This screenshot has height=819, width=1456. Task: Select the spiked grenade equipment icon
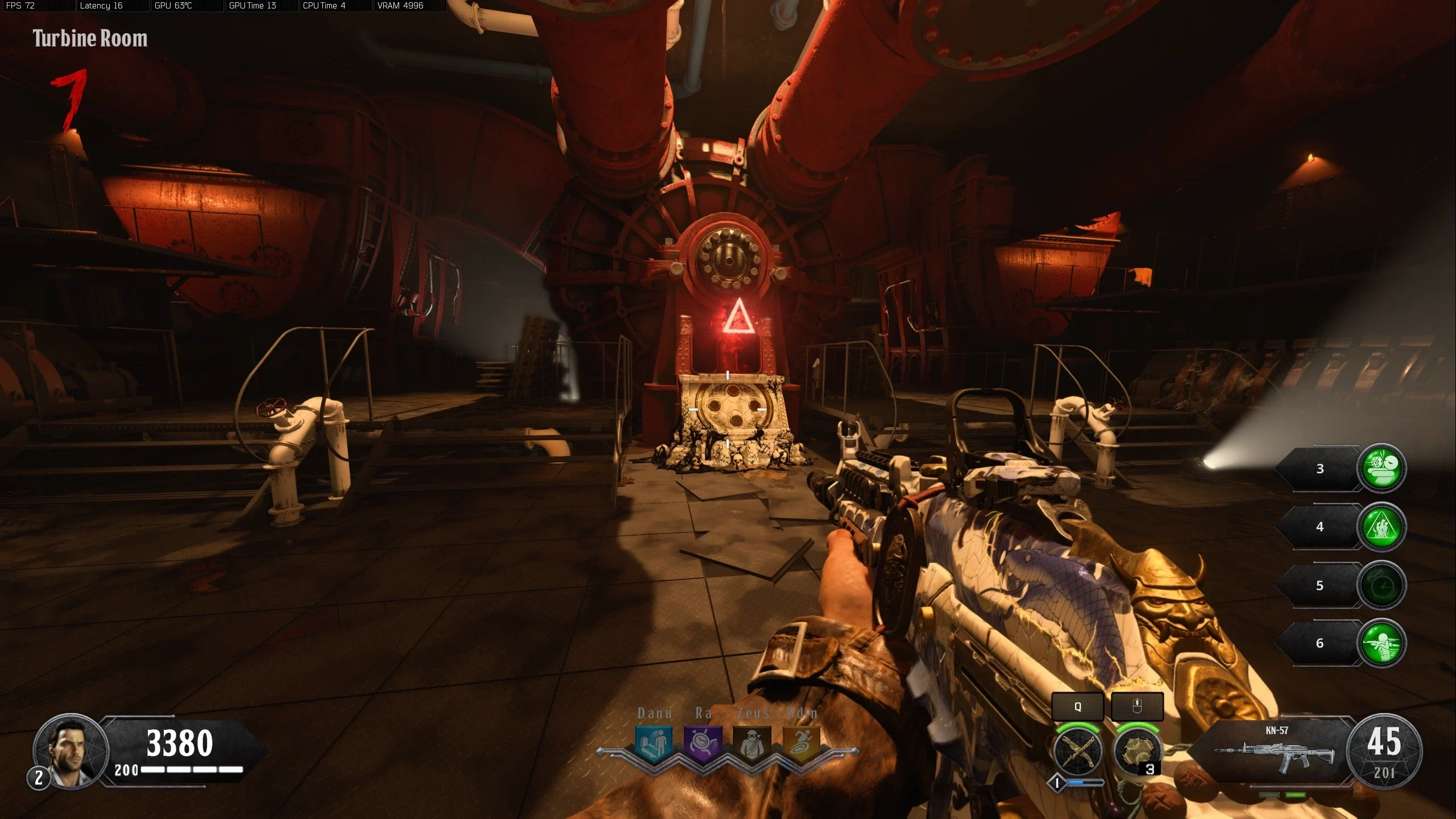click(x=1136, y=751)
